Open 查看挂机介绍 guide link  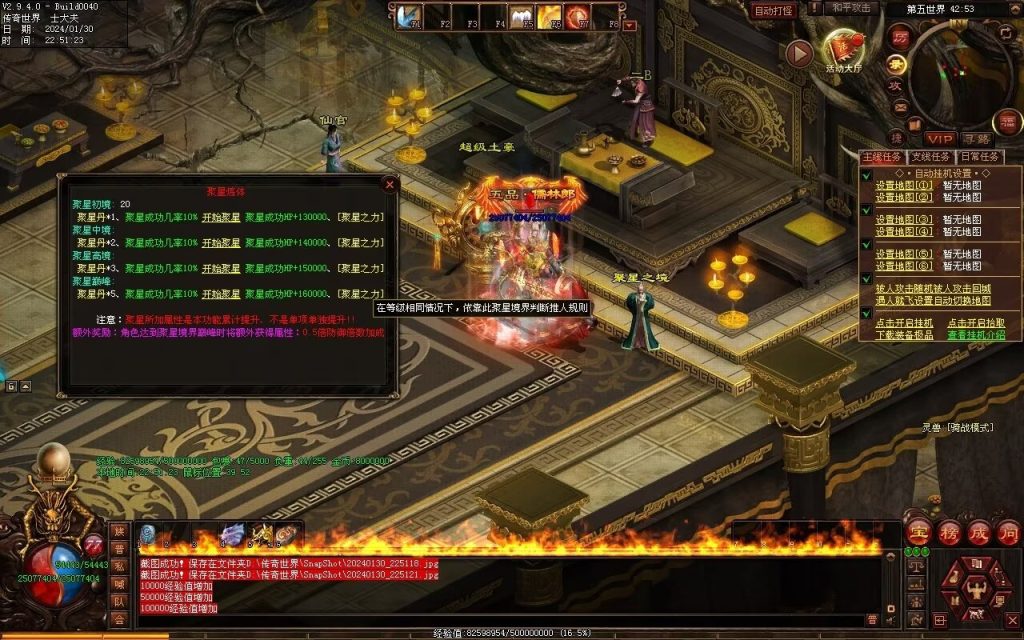tap(977, 335)
